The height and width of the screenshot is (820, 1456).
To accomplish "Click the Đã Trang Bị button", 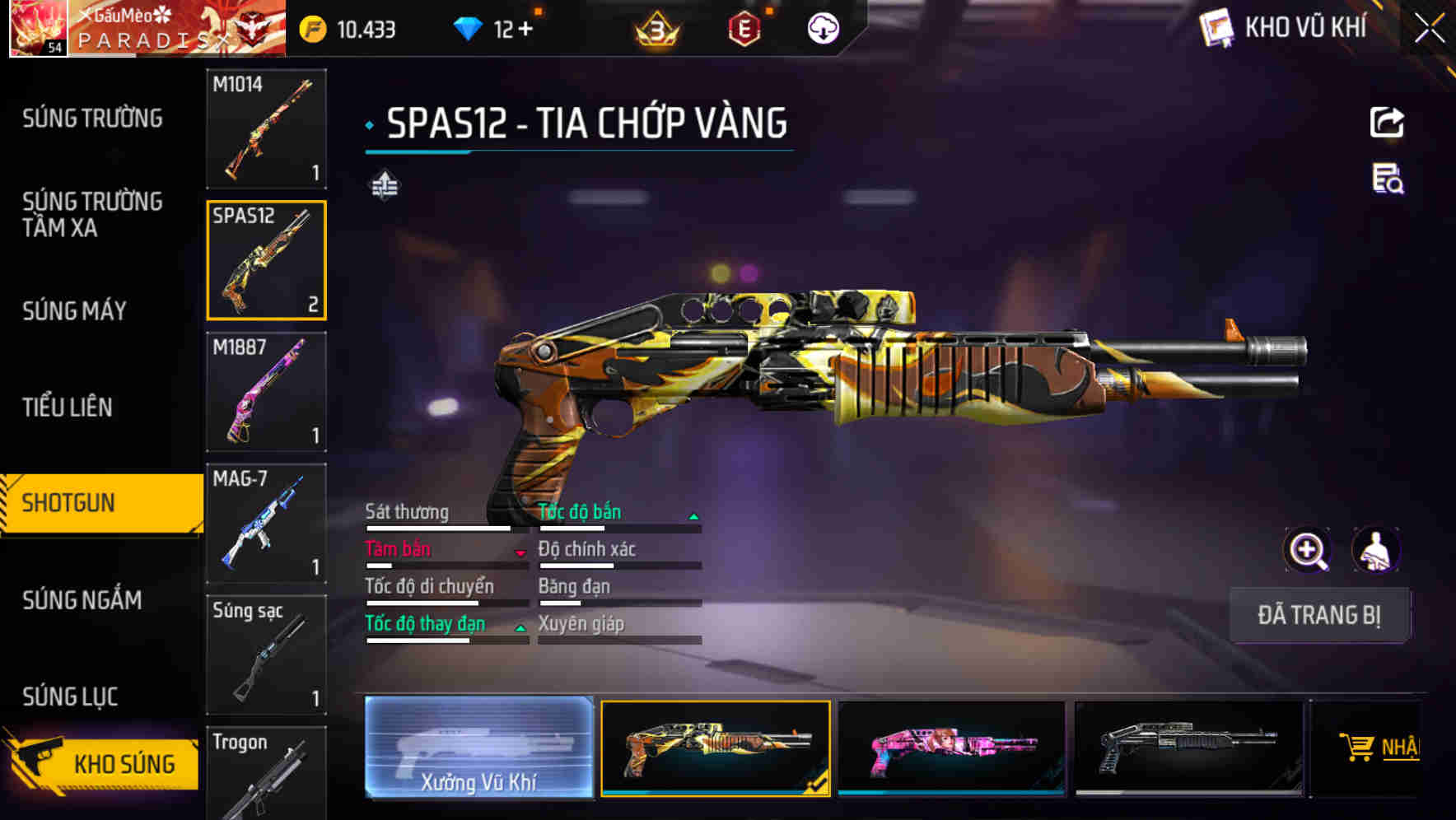I will (1318, 615).
